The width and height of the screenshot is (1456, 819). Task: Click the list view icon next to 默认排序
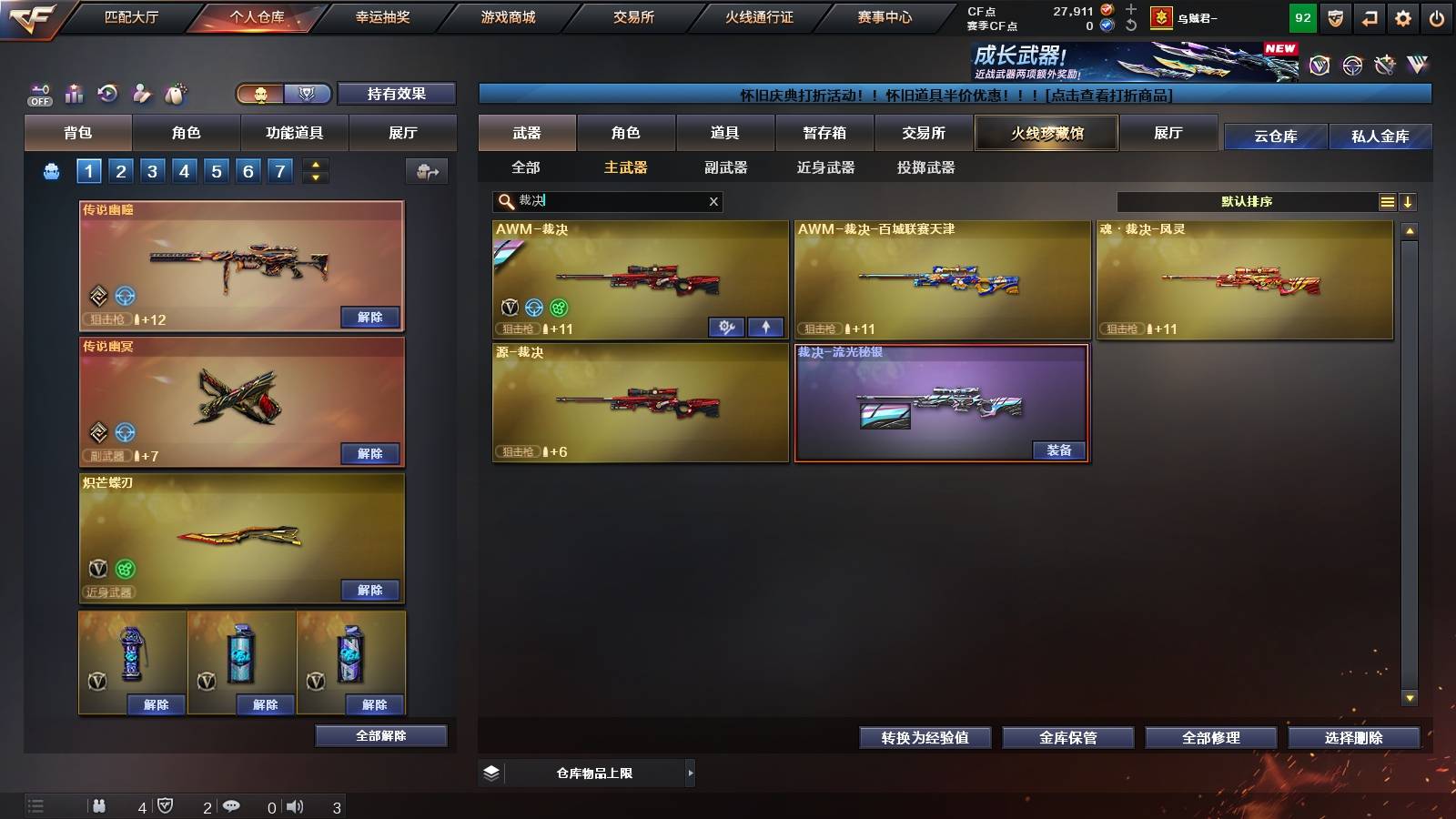tap(1387, 201)
